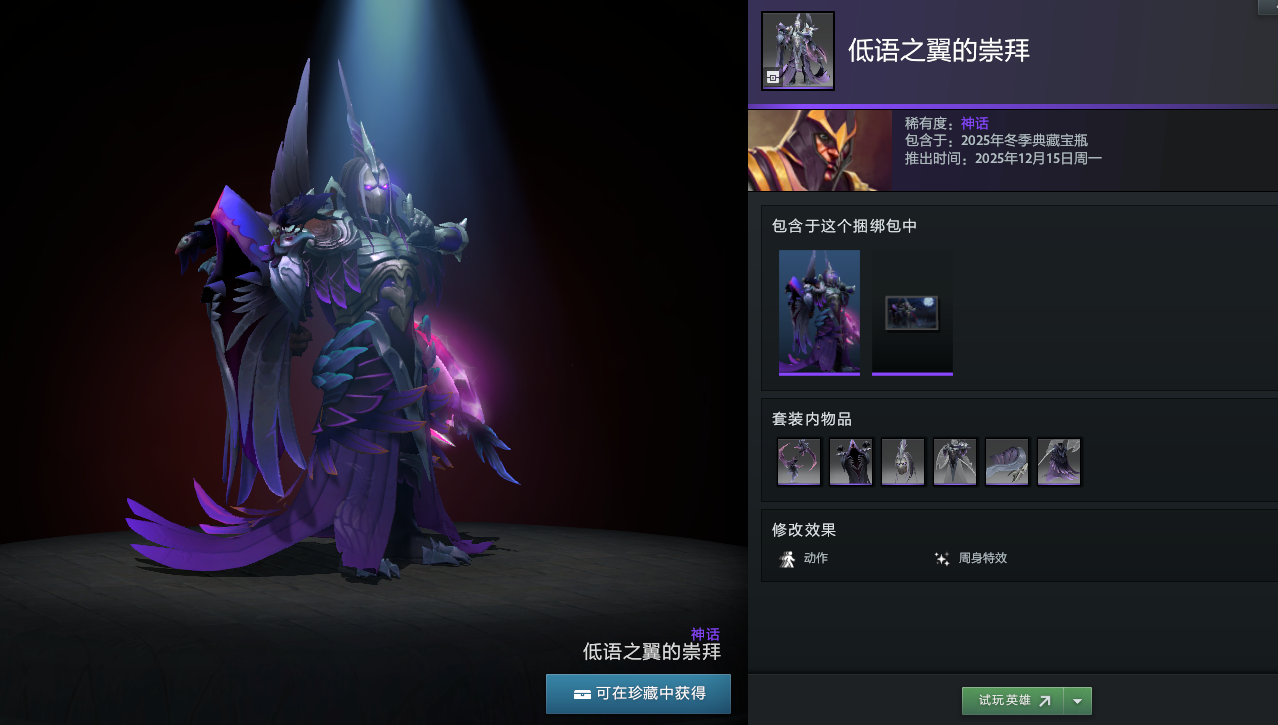This screenshot has height=725, width=1278.
Task: Pick the horned skull helmet set item
Action: point(903,462)
